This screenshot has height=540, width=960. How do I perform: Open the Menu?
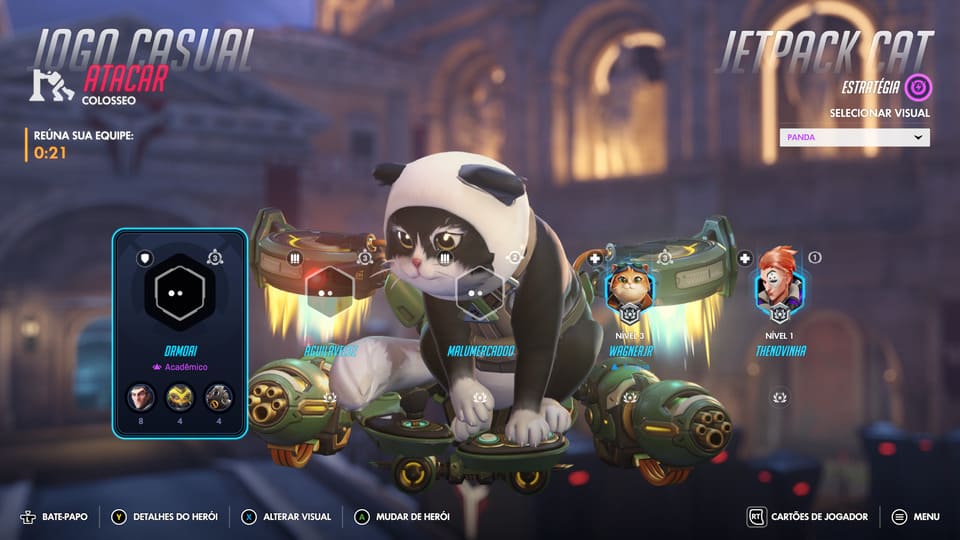915,517
